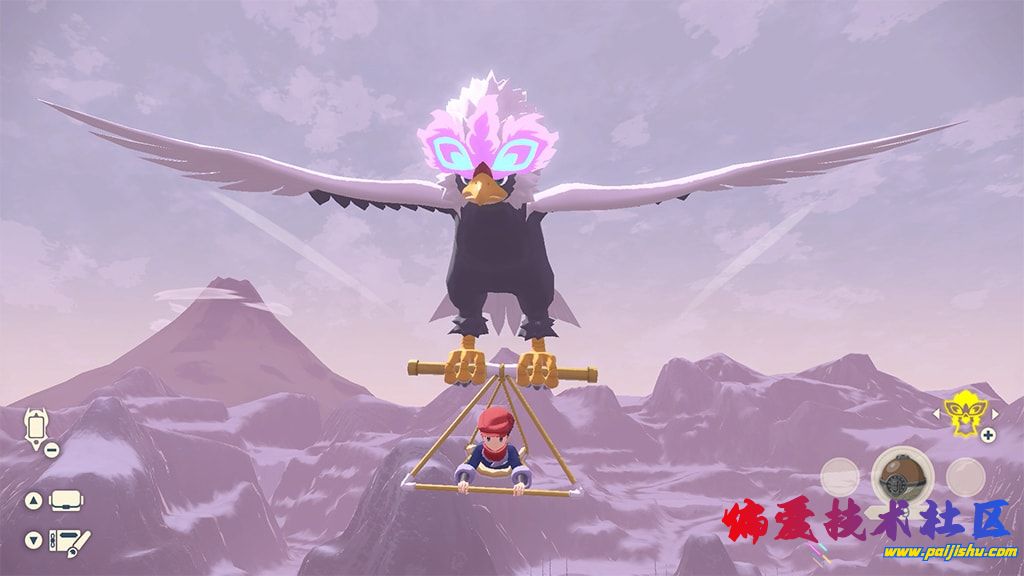Switch to the previous ride with left arrow
This screenshot has width=1024, height=576.
point(938,410)
